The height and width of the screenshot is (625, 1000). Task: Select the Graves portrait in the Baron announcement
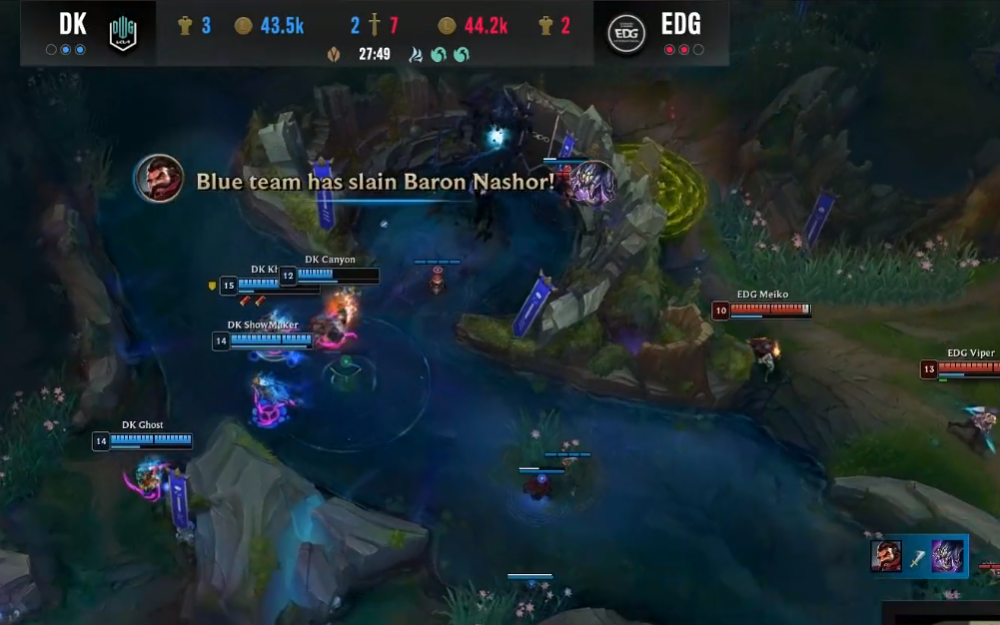(x=159, y=179)
